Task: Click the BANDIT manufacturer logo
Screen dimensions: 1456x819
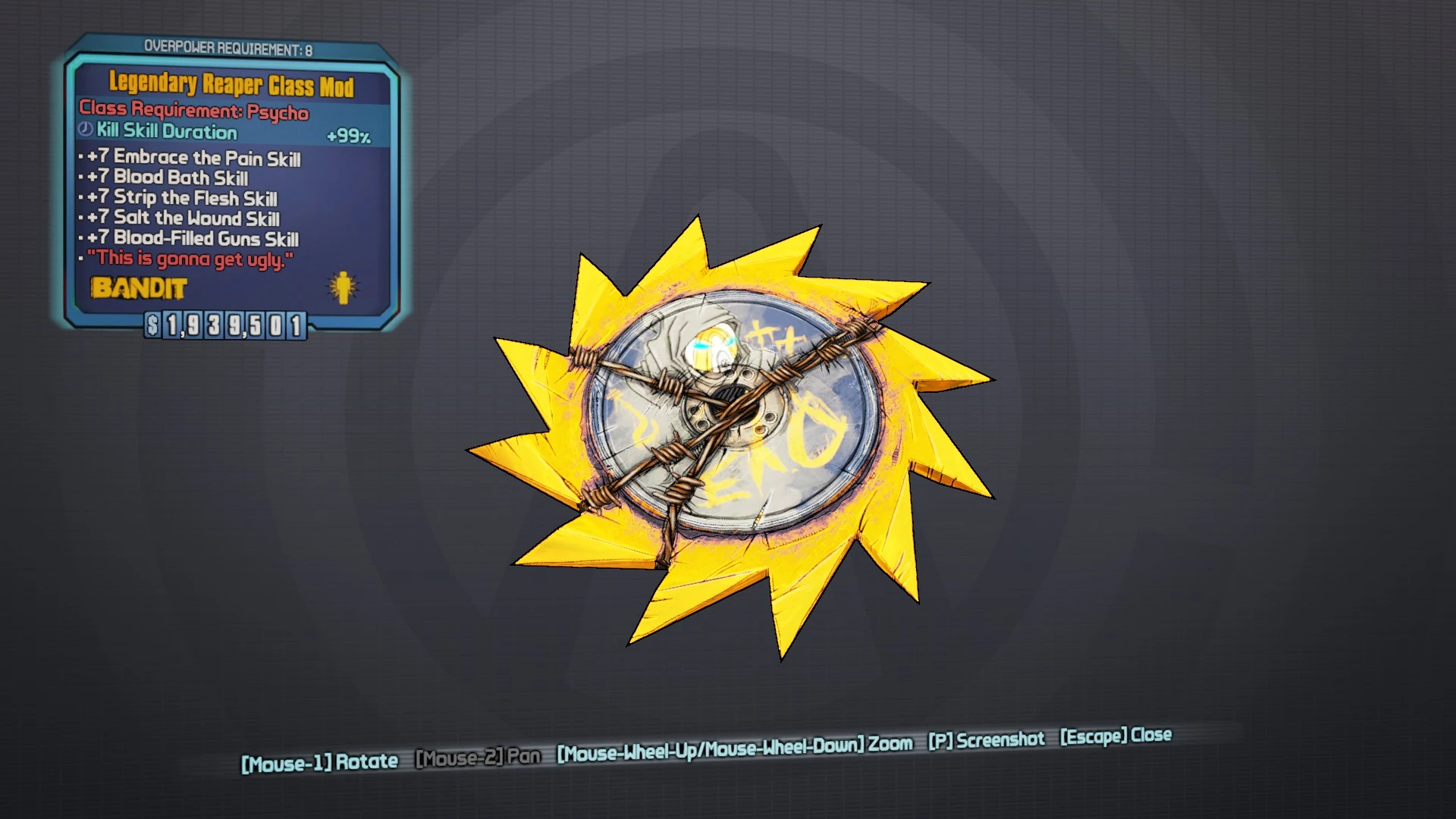Action: 138,289
